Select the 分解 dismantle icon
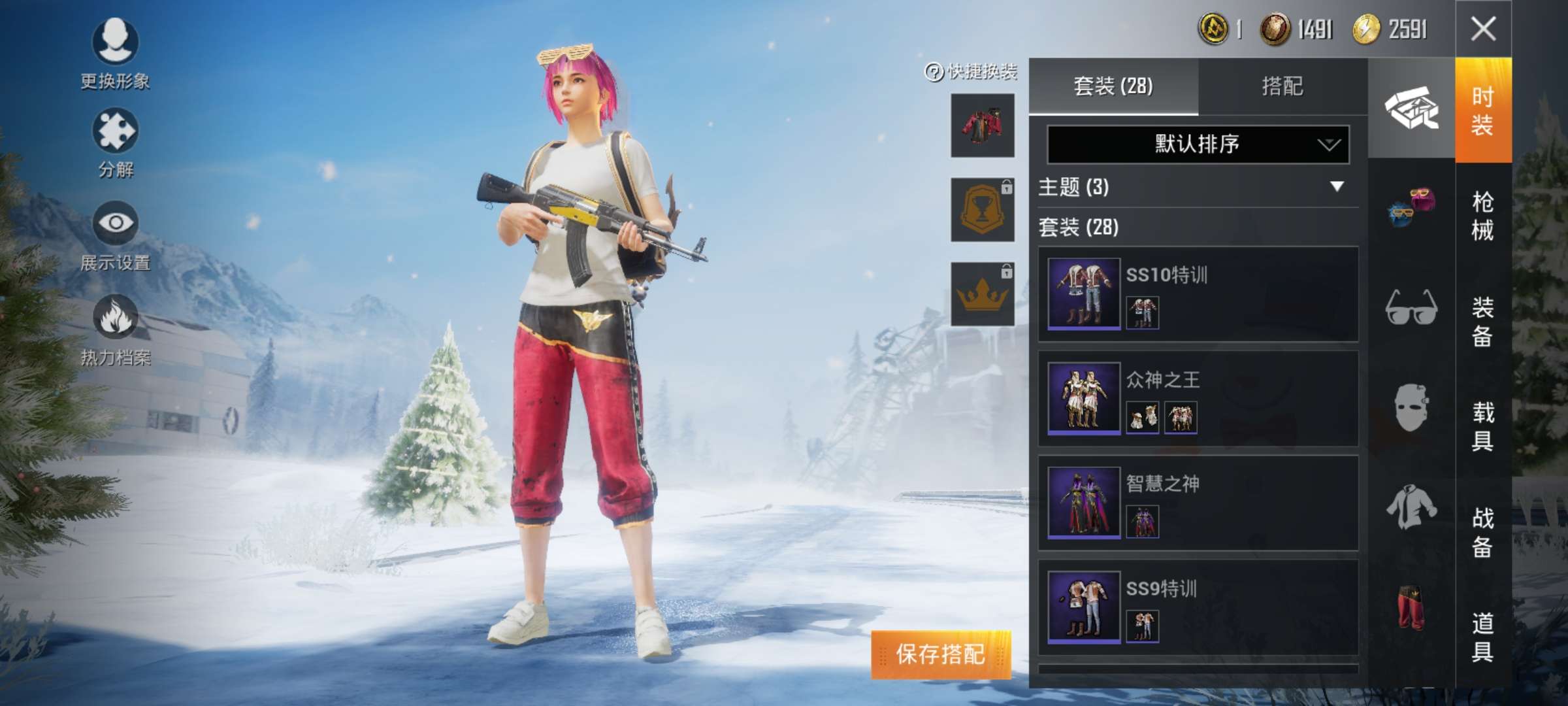The width and height of the screenshot is (1568, 706). (114, 131)
